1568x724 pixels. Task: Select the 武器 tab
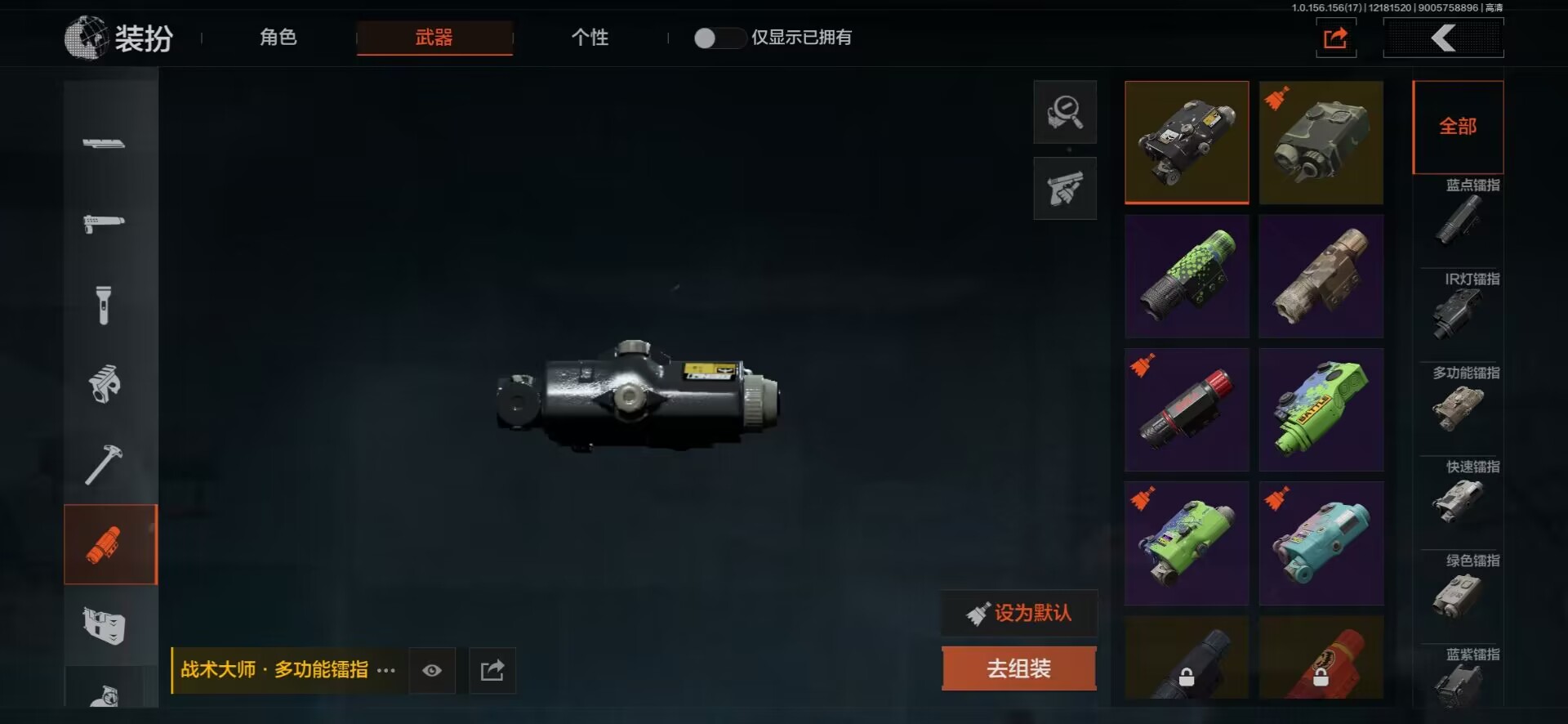coord(434,38)
